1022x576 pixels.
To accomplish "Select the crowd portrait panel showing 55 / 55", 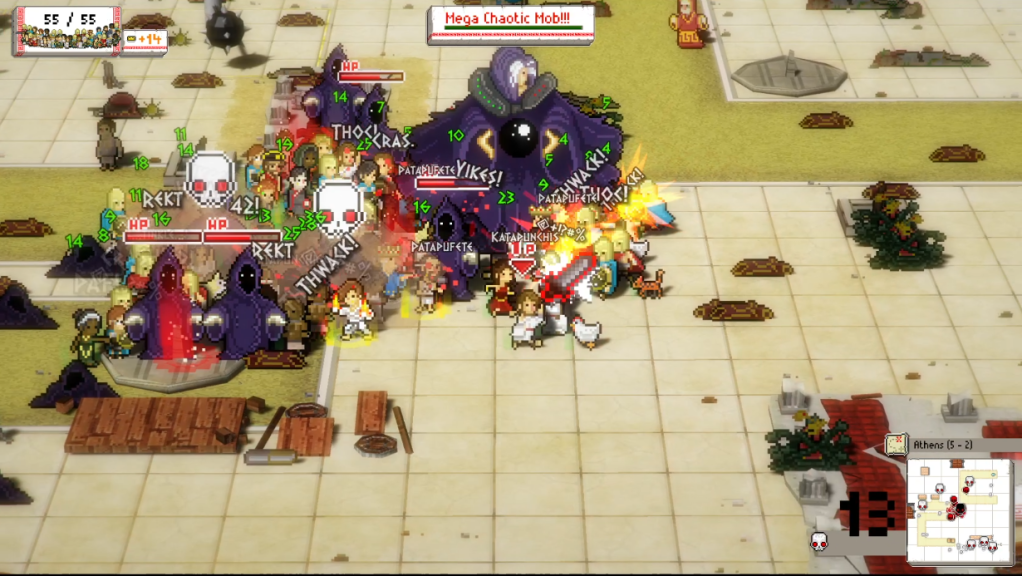I will coord(68,29).
